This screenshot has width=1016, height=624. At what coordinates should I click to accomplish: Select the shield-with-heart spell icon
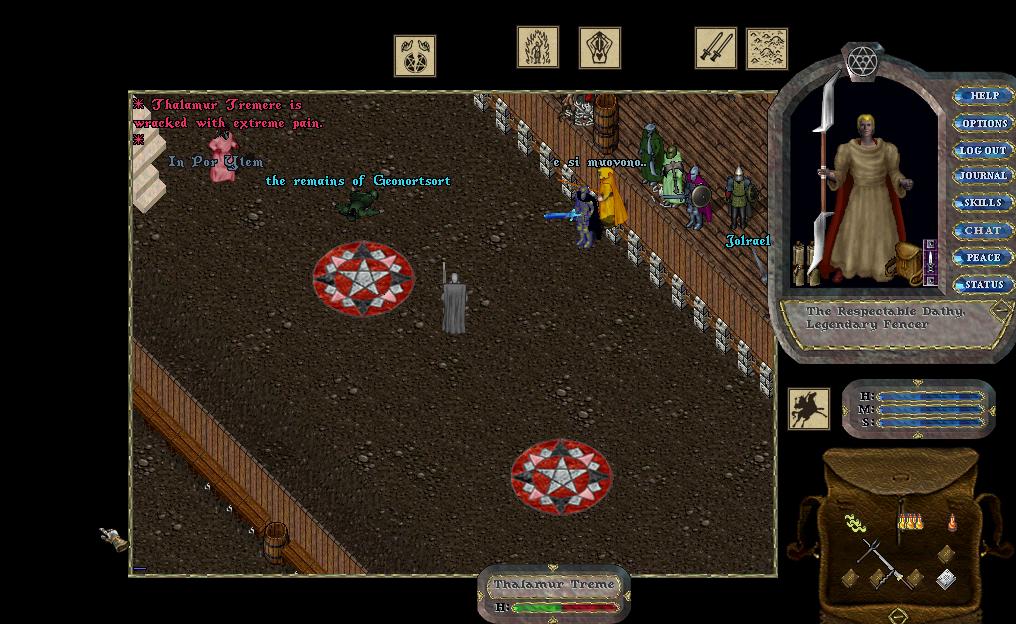pyautogui.click(x=599, y=48)
